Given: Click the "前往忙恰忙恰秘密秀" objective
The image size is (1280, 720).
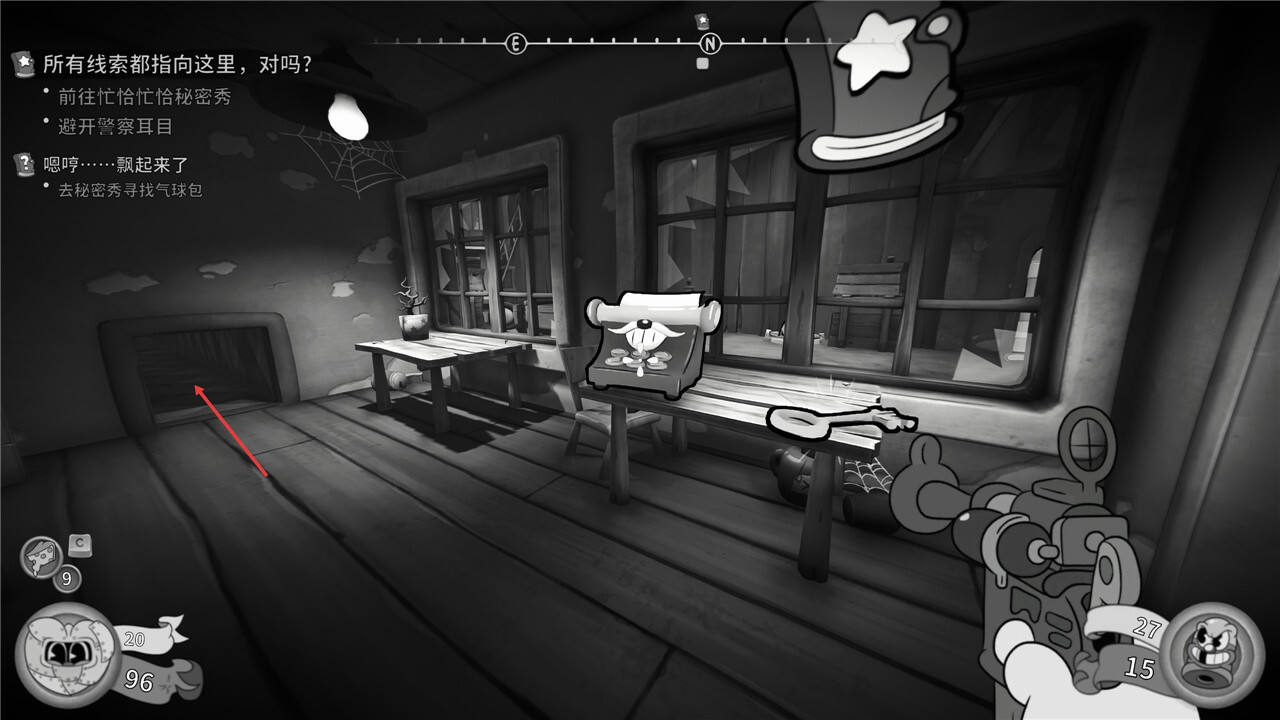Looking at the screenshot, I should point(144,97).
